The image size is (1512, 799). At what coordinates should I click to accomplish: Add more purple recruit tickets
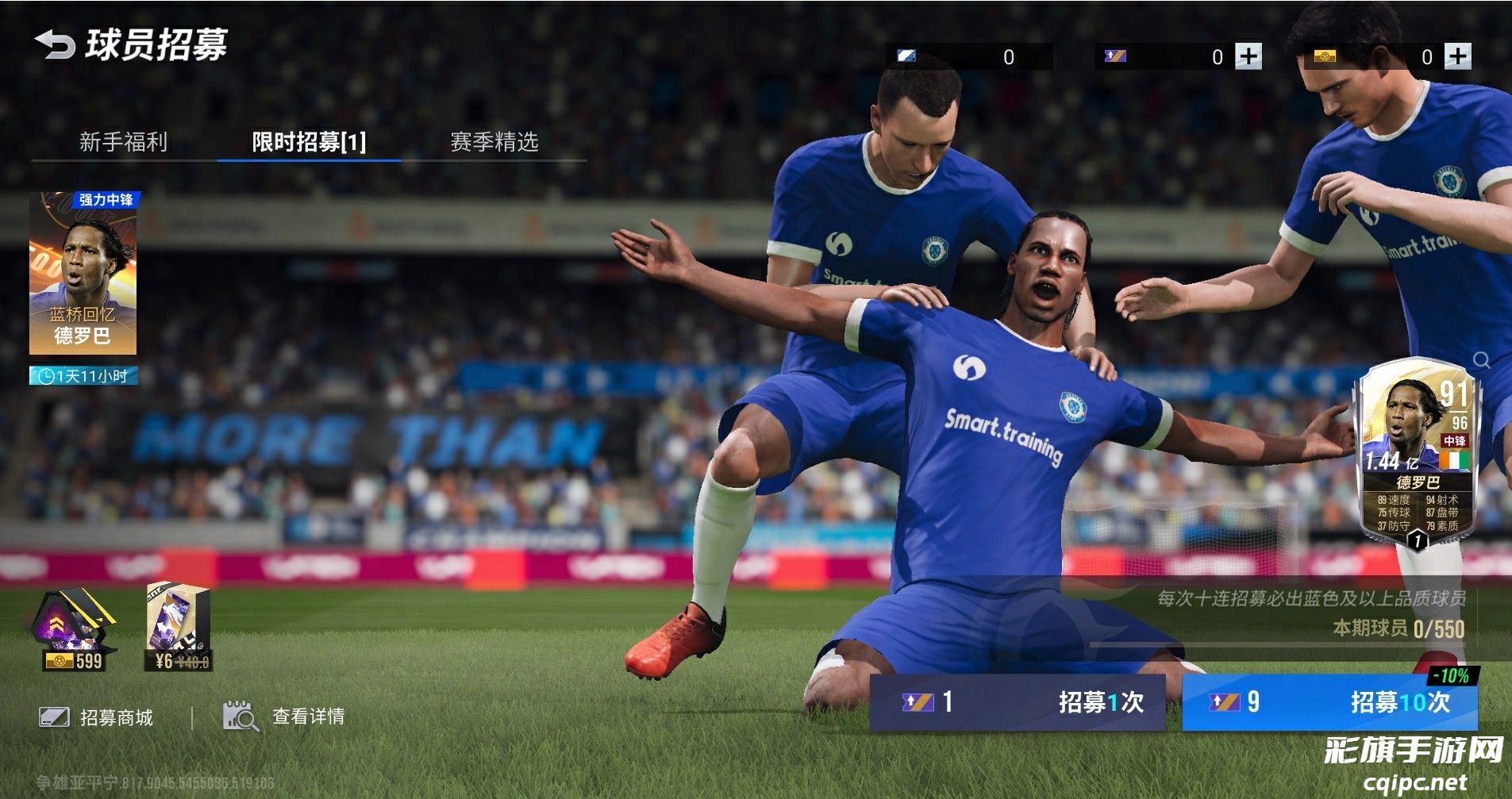pyautogui.click(x=1248, y=56)
